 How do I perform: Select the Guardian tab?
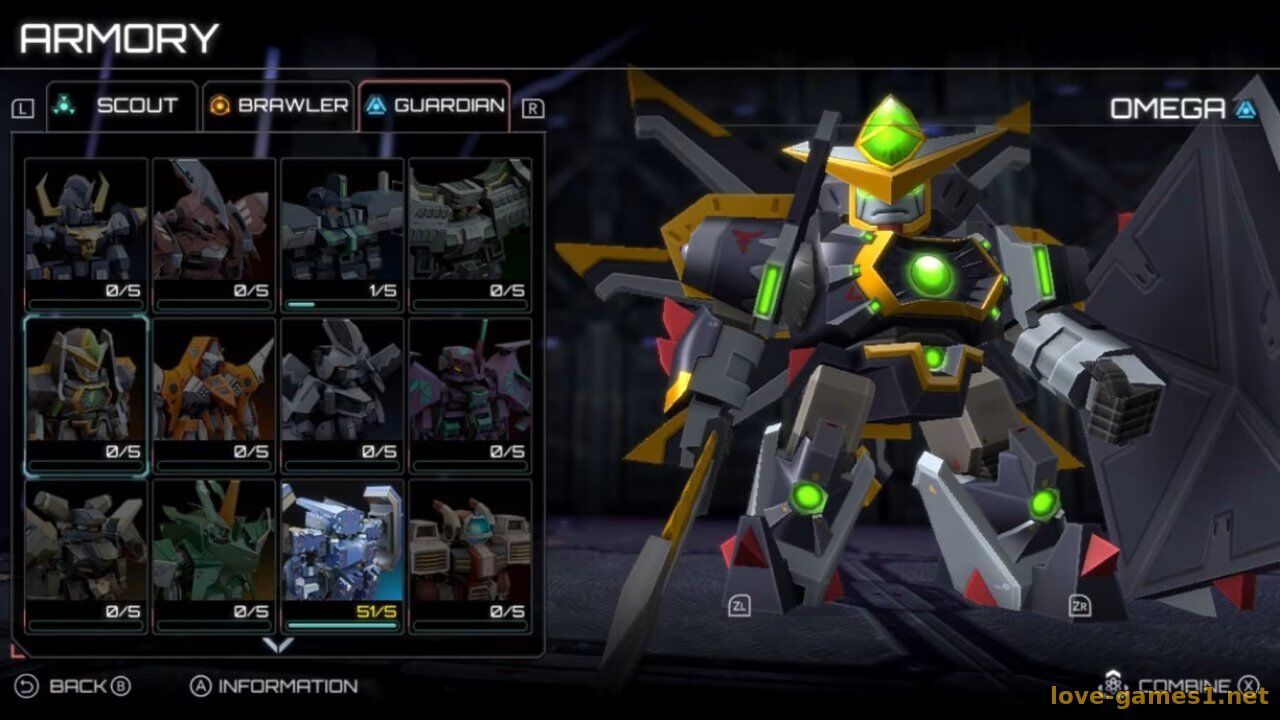click(x=435, y=106)
